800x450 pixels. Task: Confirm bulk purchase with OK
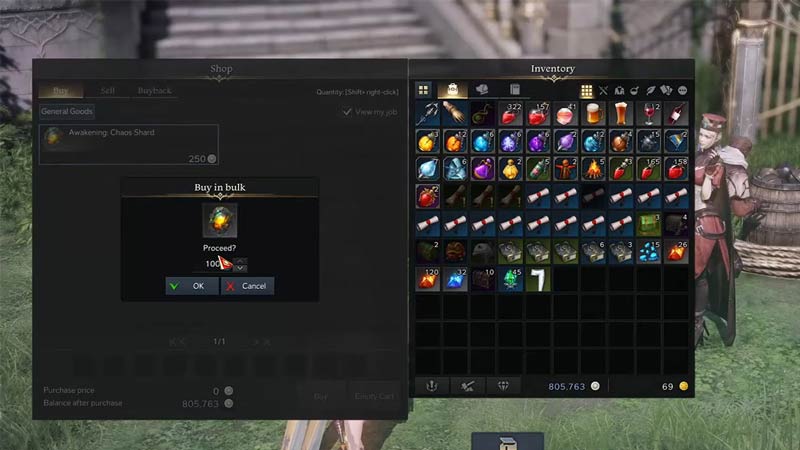tap(191, 286)
